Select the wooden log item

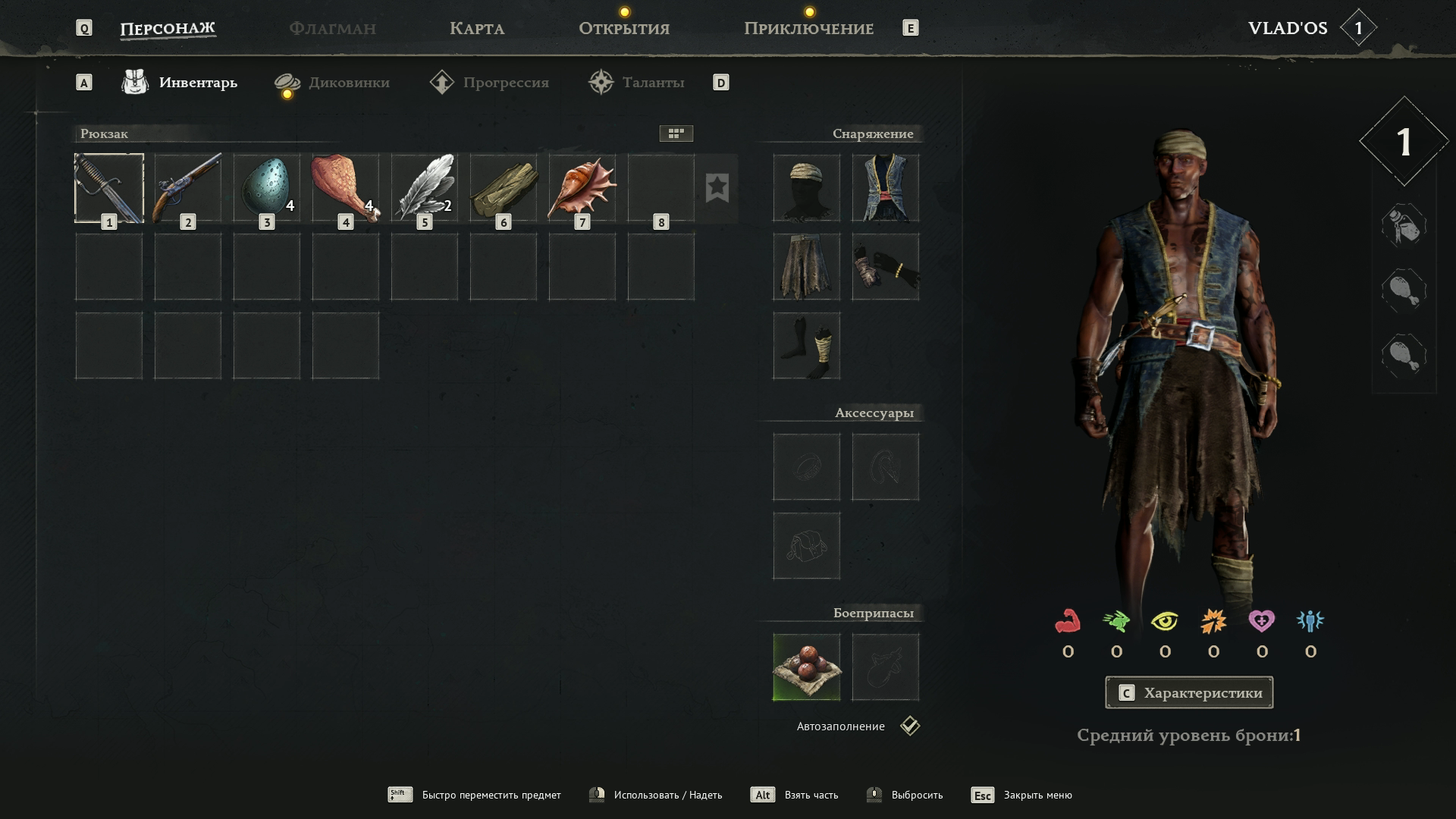click(x=504, y=188)
